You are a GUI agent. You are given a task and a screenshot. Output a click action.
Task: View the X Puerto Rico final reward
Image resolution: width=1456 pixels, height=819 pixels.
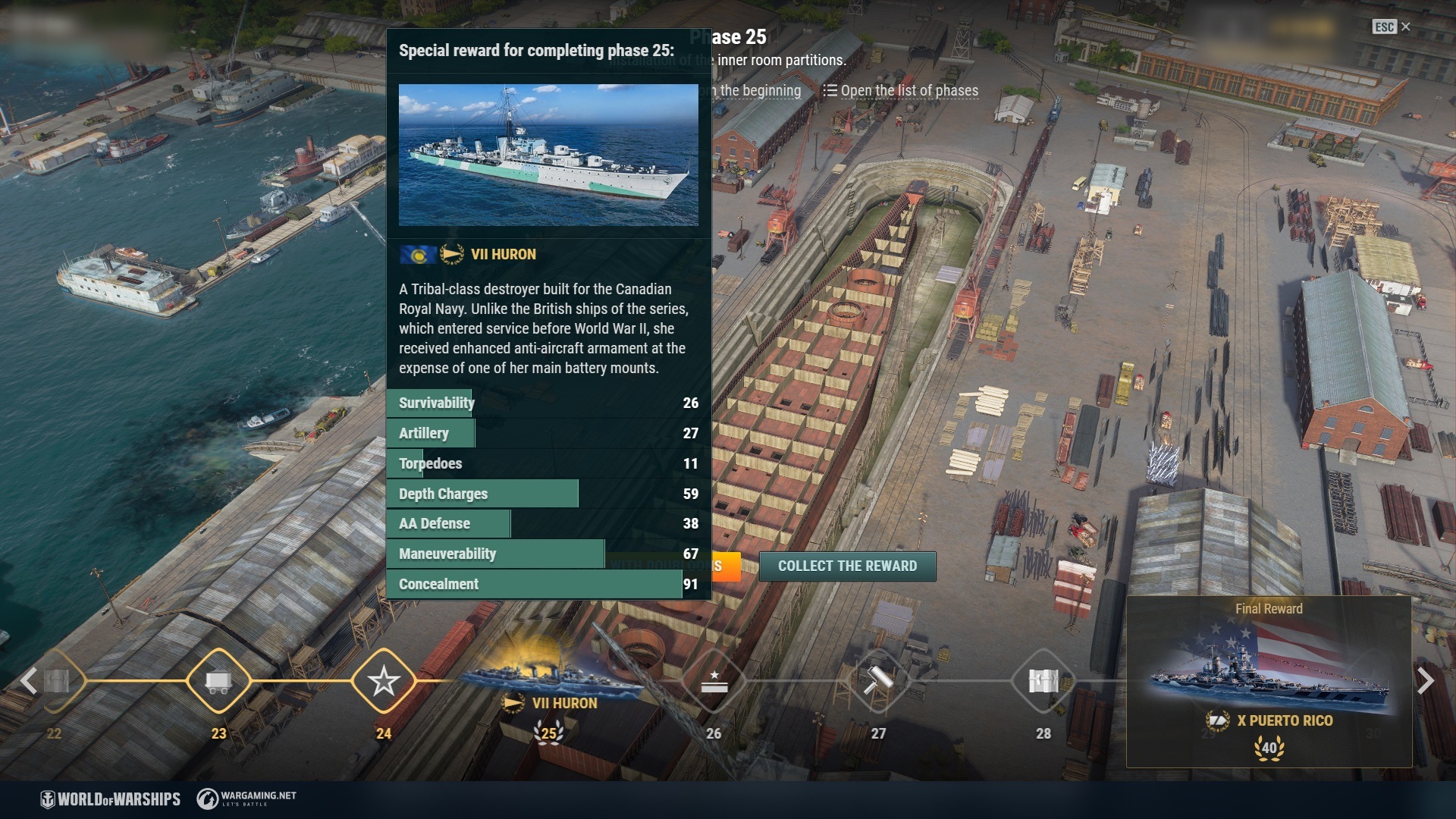pos(1269,682)
